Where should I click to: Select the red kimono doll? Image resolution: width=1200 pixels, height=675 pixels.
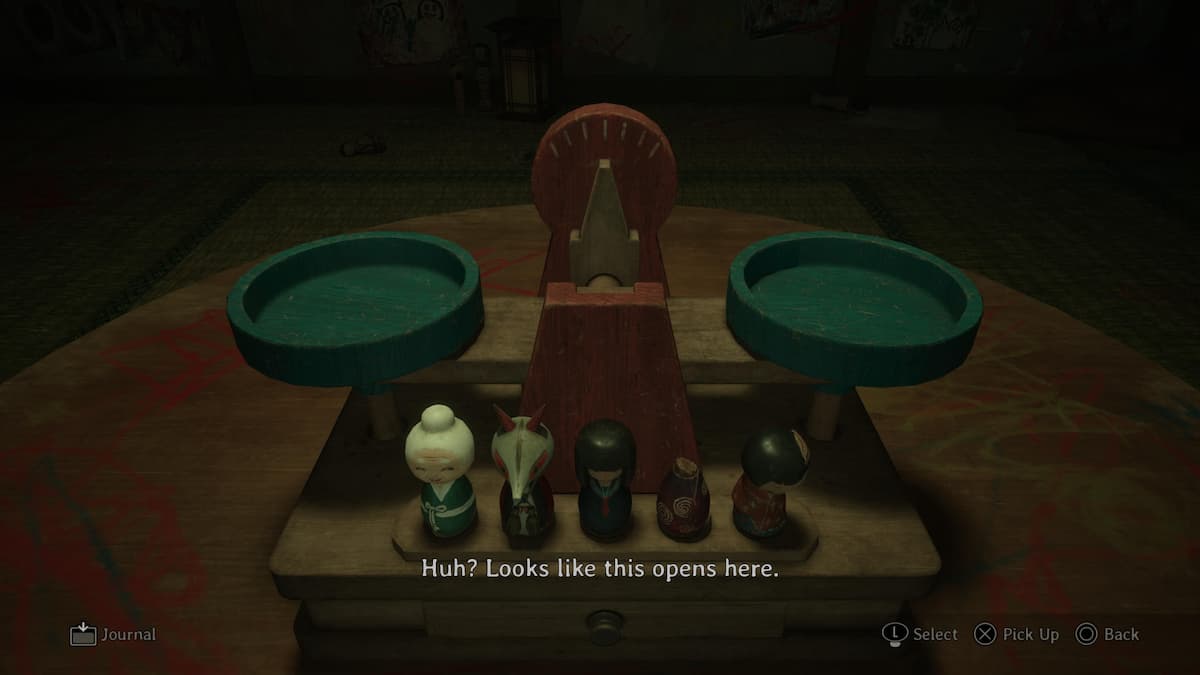pos(768,481)
